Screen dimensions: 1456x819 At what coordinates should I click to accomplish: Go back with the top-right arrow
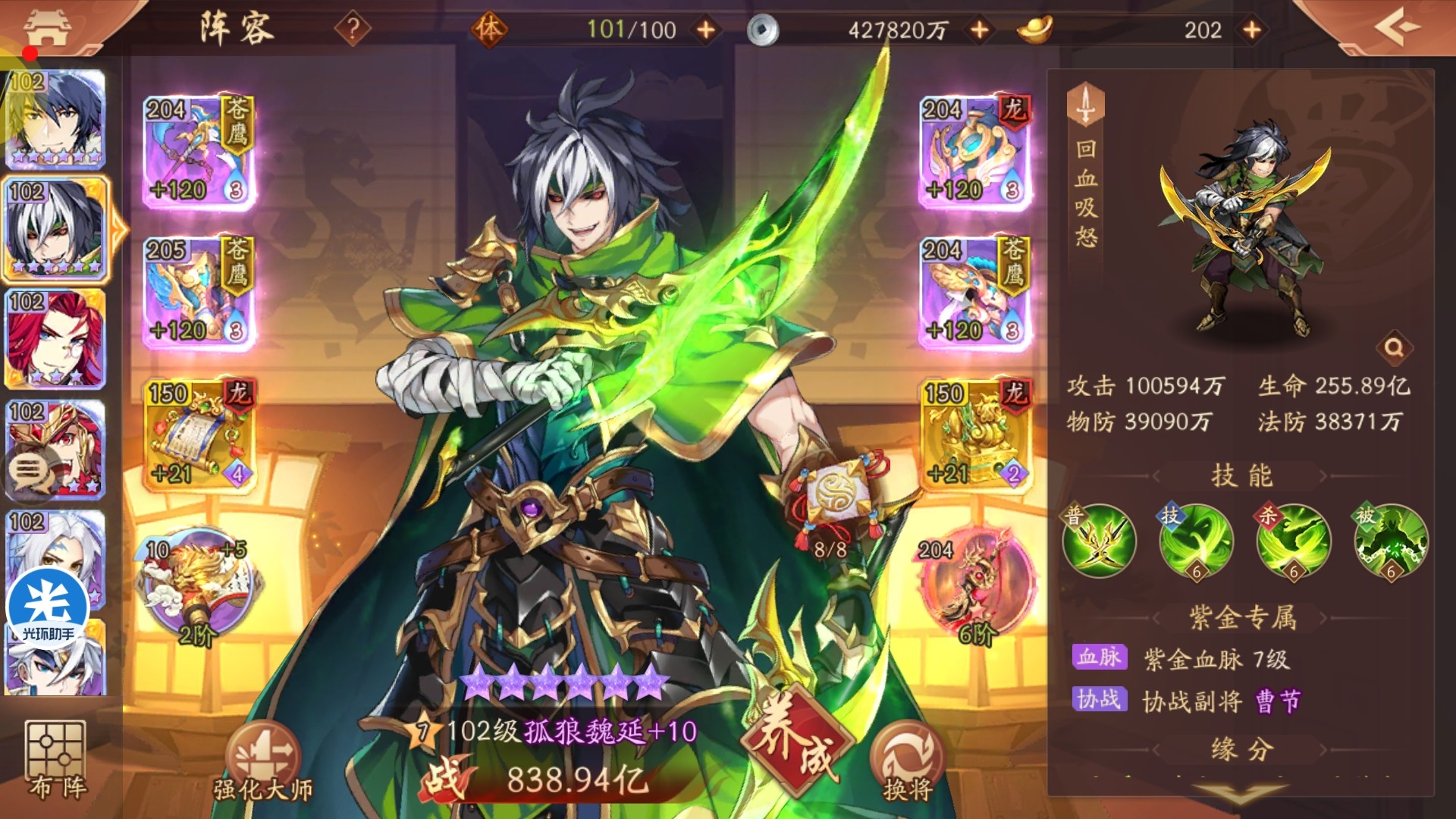[1397, 28]
